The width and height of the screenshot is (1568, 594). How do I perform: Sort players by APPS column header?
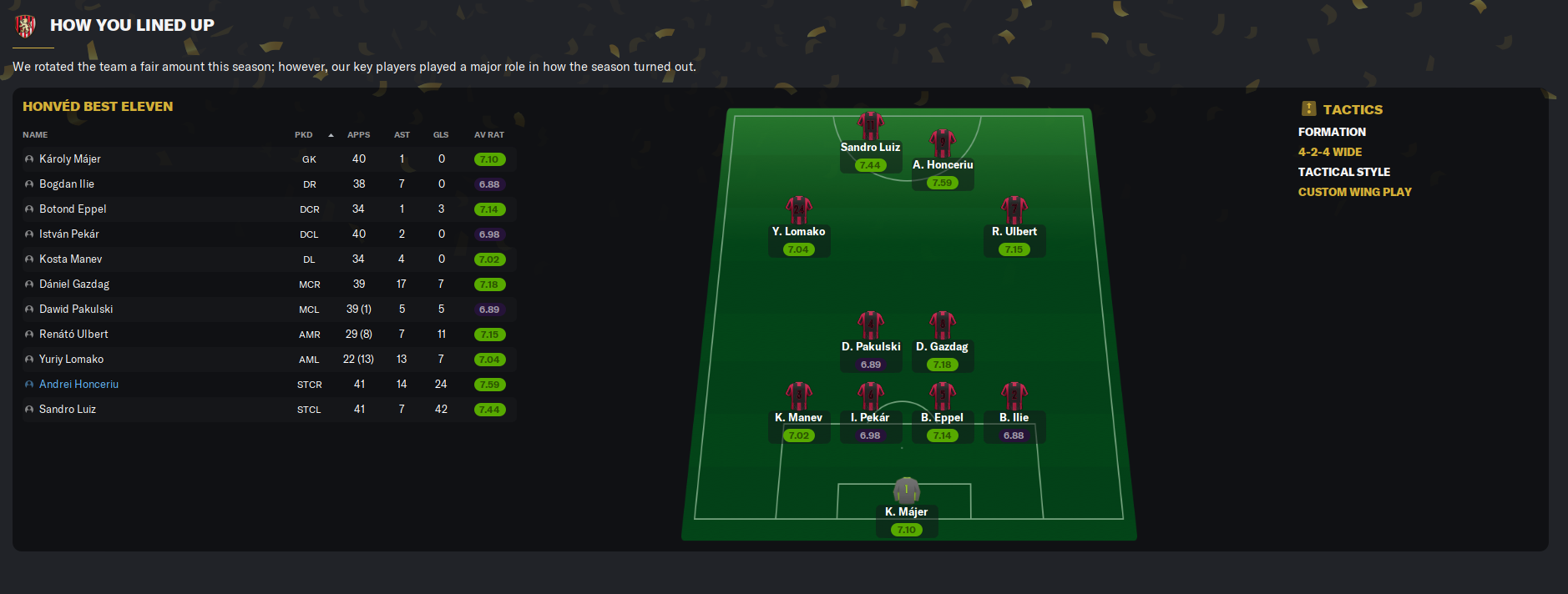pos(358,135)
